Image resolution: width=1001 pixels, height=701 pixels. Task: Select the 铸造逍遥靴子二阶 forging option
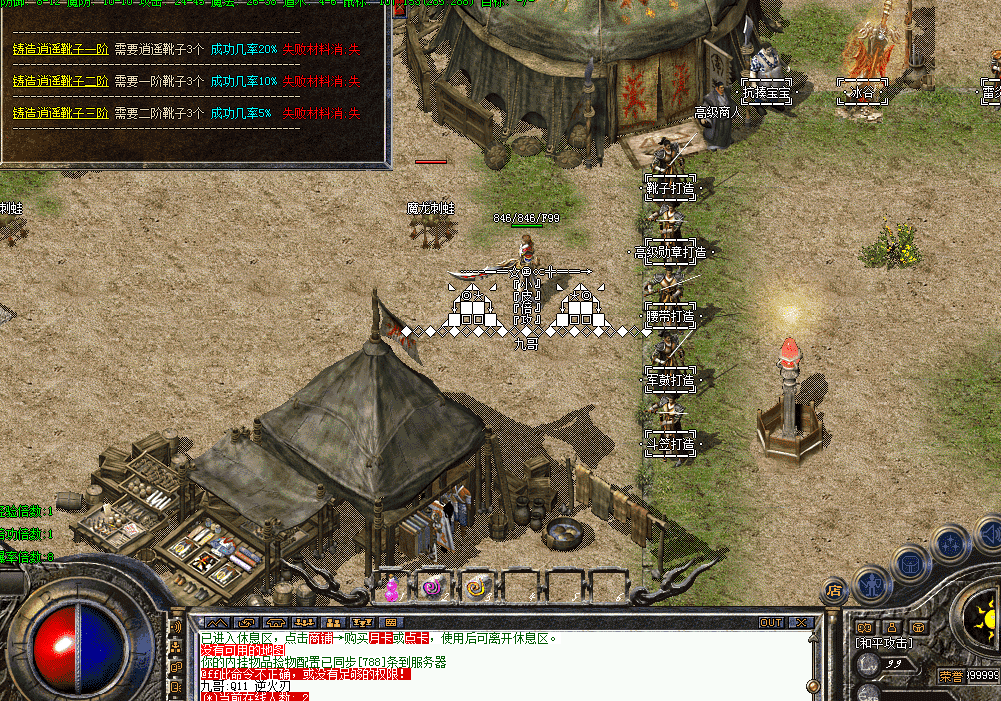(x=61, y=81)
